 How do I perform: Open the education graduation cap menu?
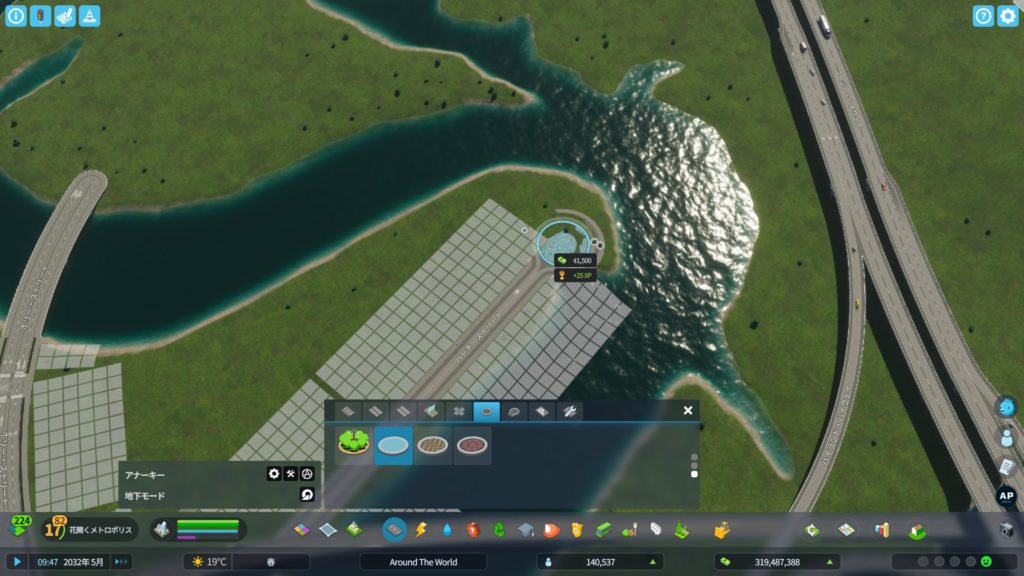coord(526,529)
